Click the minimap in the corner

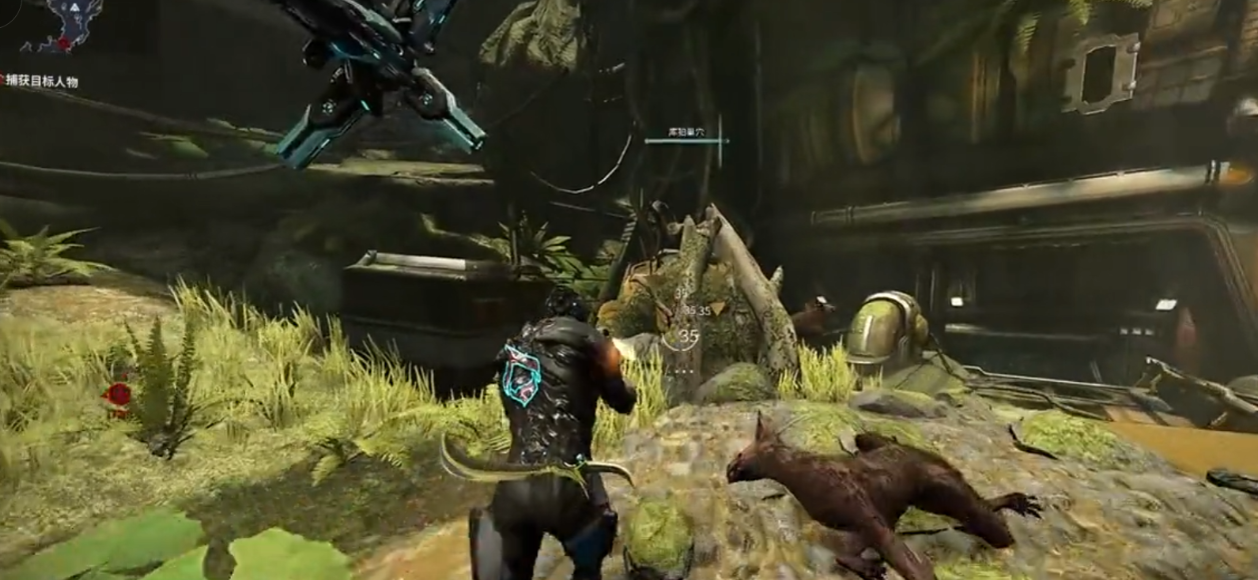pyautogui.click(x=60, y=25)
